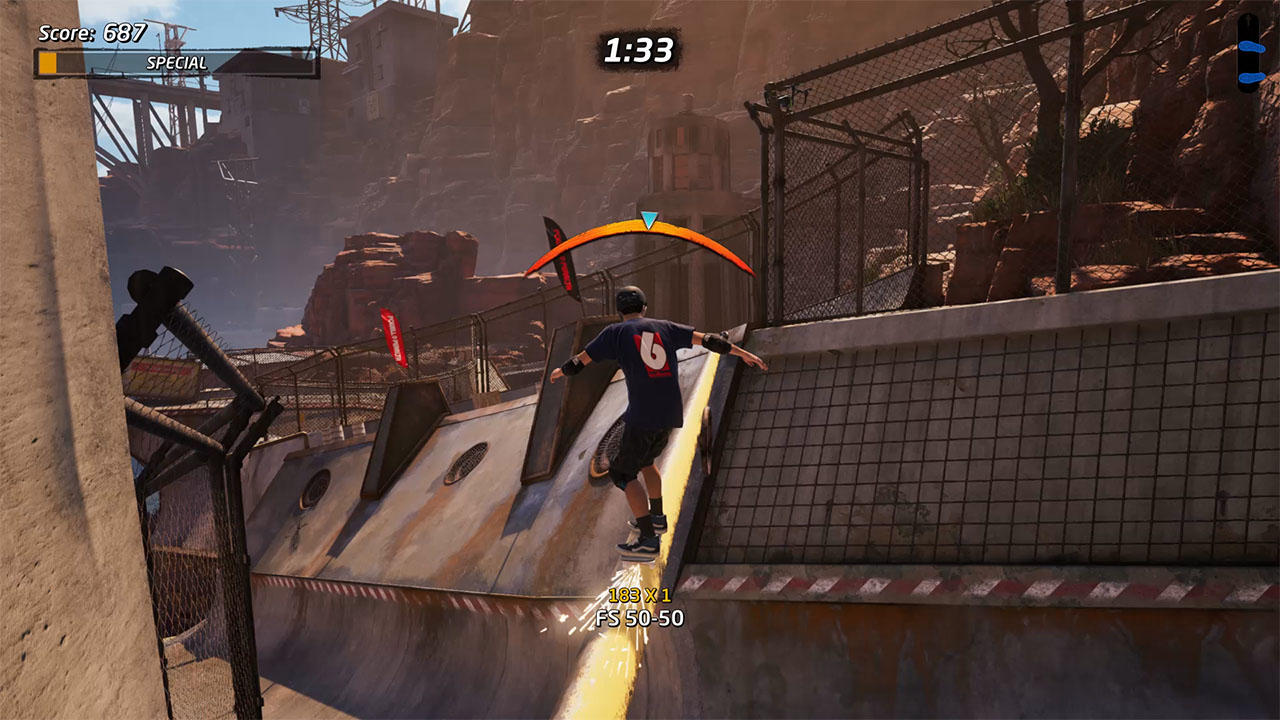
Task: Switch to the SPECIAL tab label
Action: coord(175,61)
